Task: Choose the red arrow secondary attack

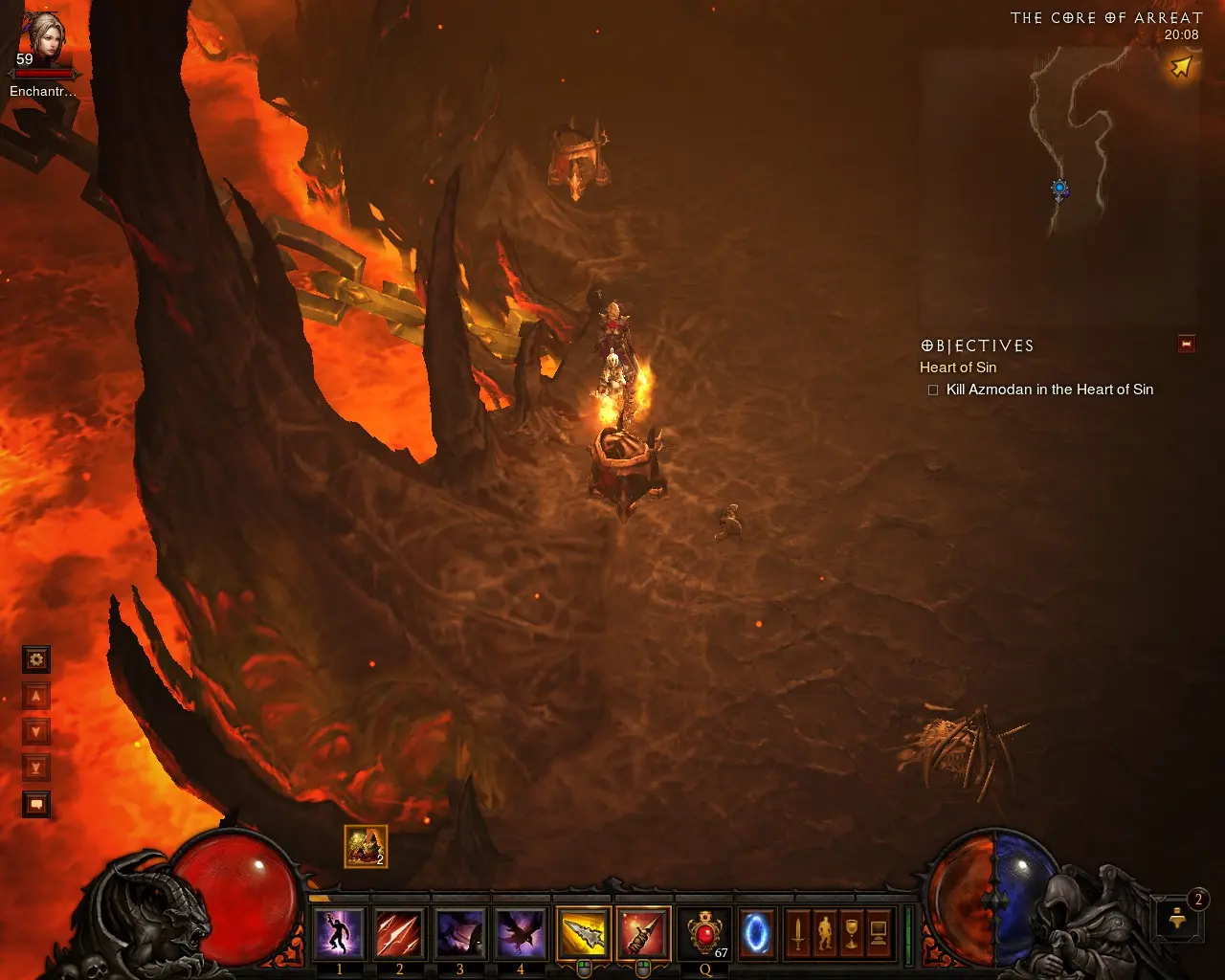Action: pos(643,933)
